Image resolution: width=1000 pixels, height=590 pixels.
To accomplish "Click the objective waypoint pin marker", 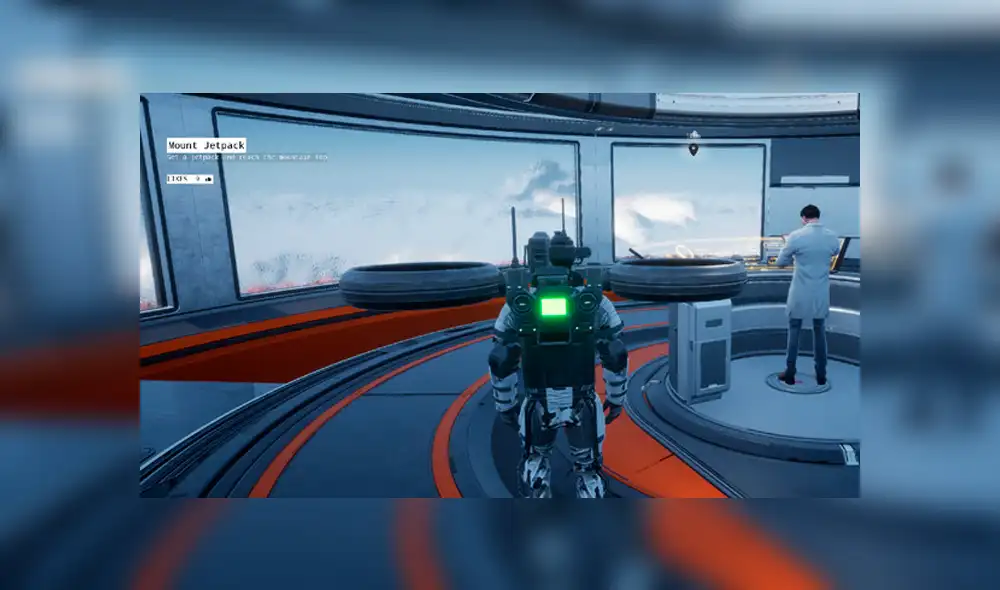I will pos(694,148).
